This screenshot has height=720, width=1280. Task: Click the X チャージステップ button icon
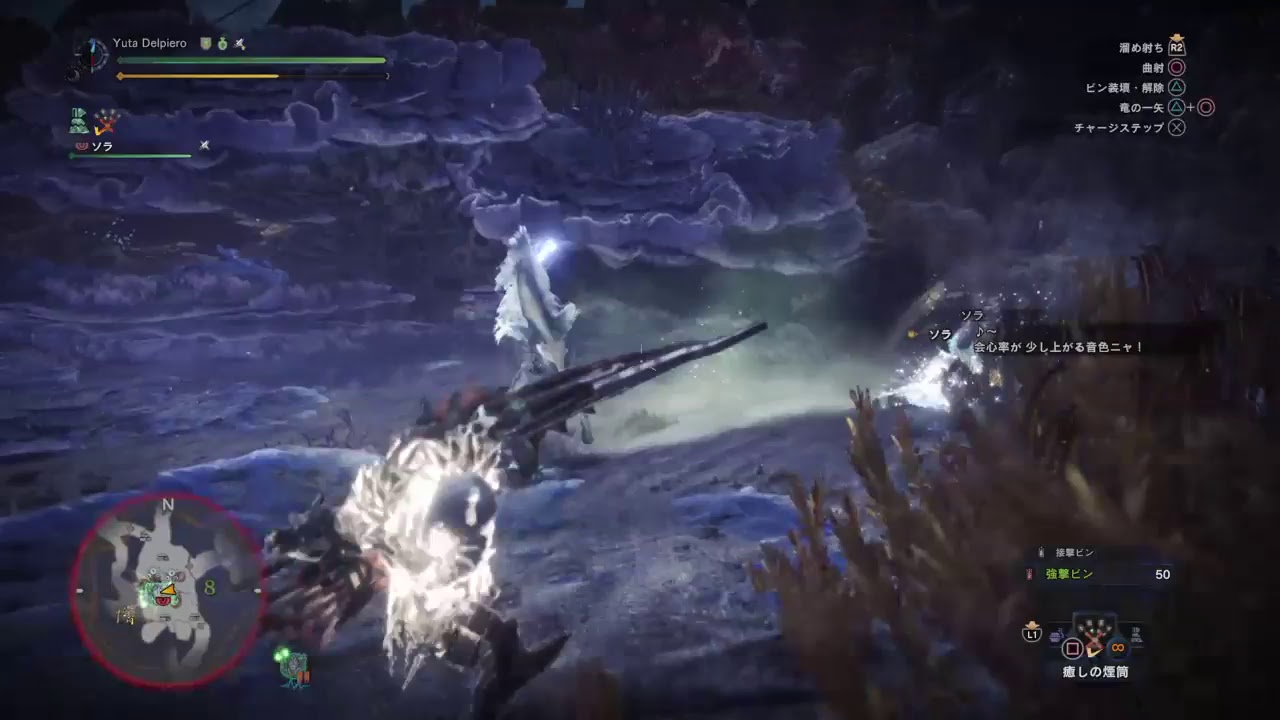coord(1177,127)
